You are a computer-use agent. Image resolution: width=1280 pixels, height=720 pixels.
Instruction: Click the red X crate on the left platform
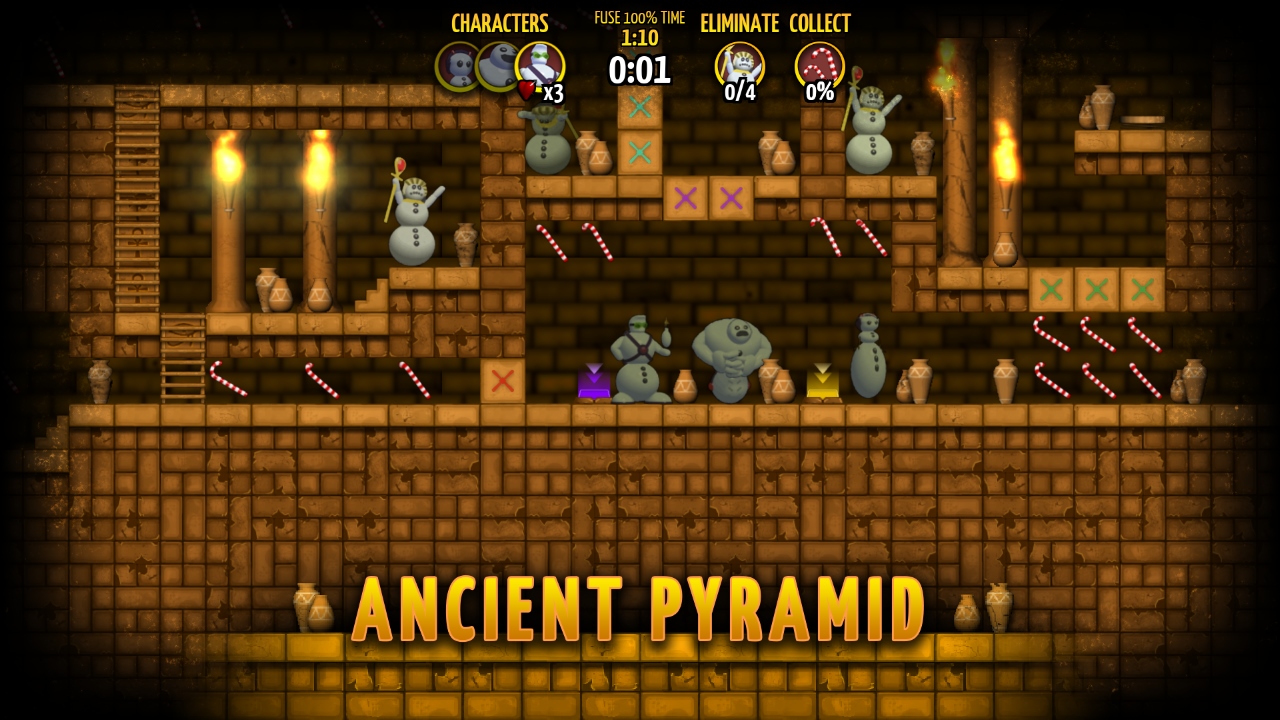(x=505, y=380)
